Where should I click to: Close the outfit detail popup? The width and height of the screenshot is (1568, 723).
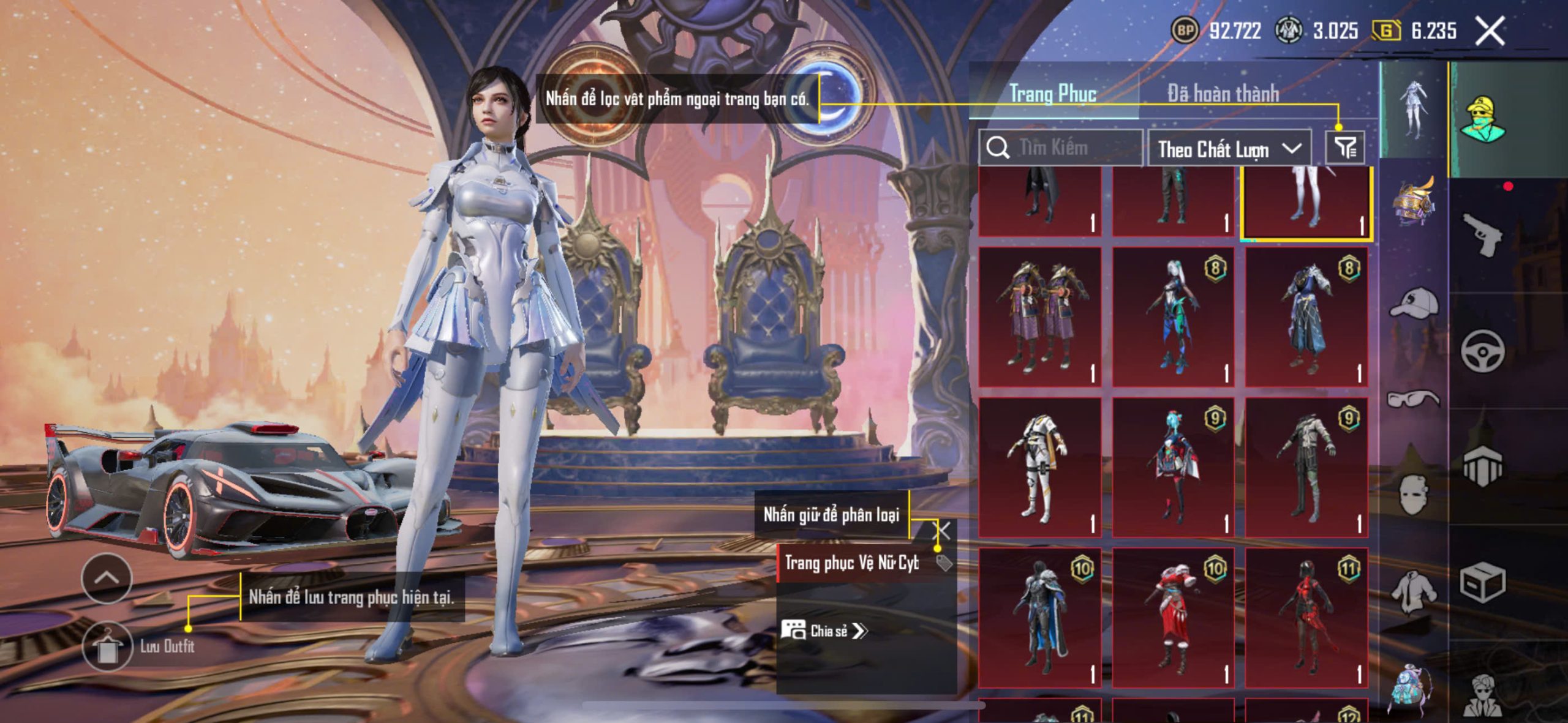(943, 531)
